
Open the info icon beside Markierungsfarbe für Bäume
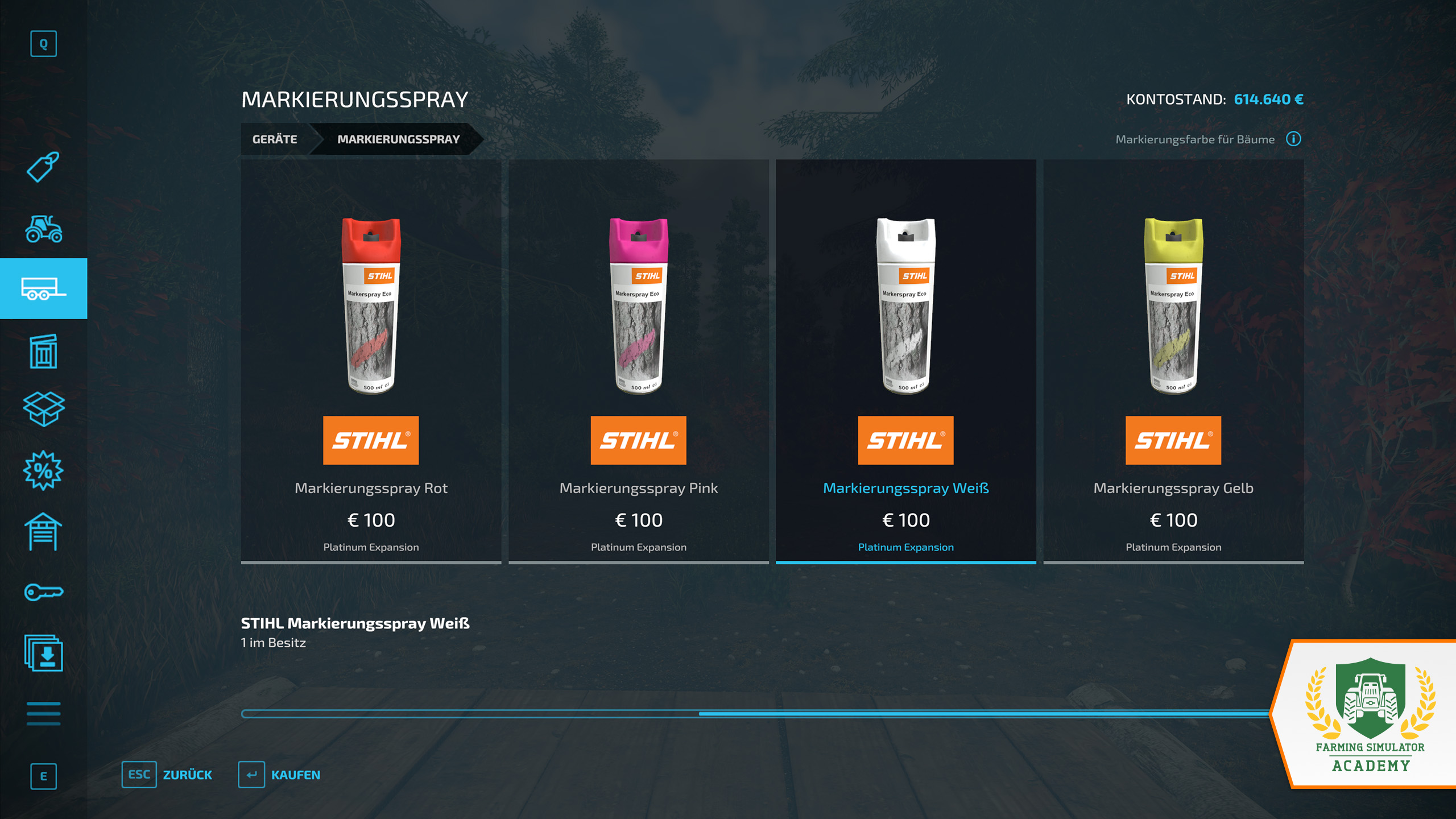(x=1293, y=139)
